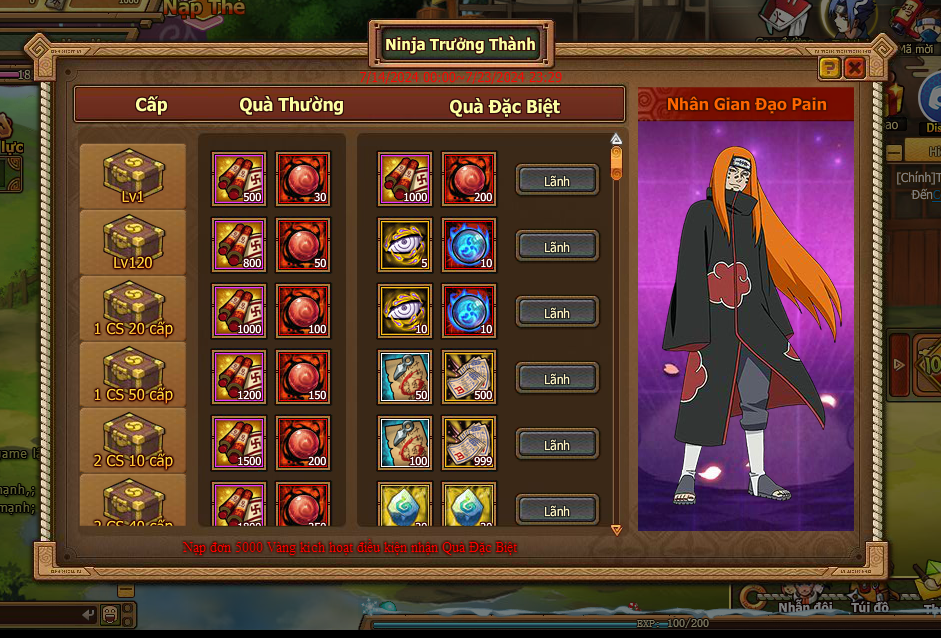Choose the 1 CS 50 cấp chest
The height and width of the screenshot is (638, 941).
[x=133, y=373]
